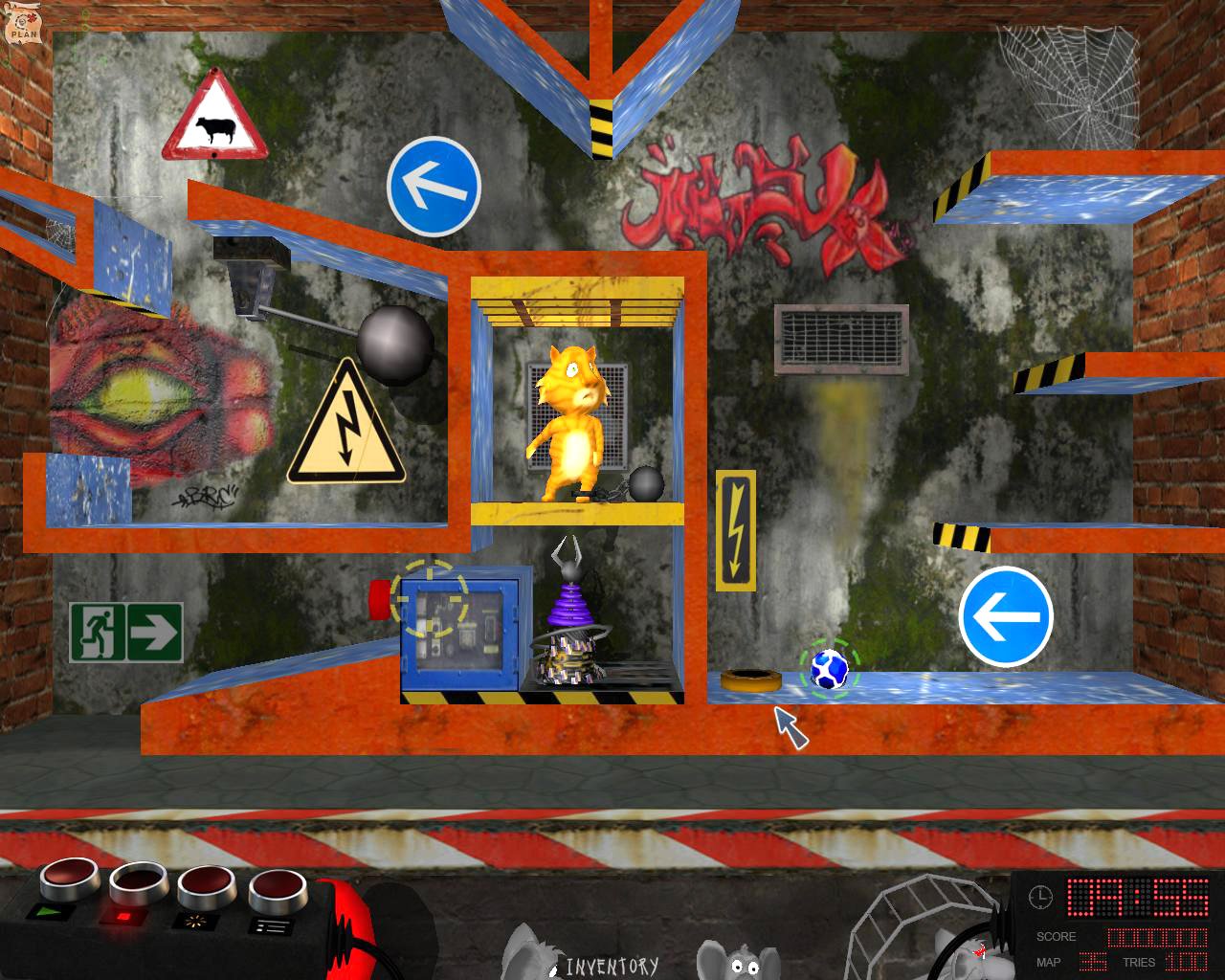Image resolution: width=1225 pixels, height=980 pixels.
Task: Select the blue yoshi egg in the level
Action: [832, 667]
